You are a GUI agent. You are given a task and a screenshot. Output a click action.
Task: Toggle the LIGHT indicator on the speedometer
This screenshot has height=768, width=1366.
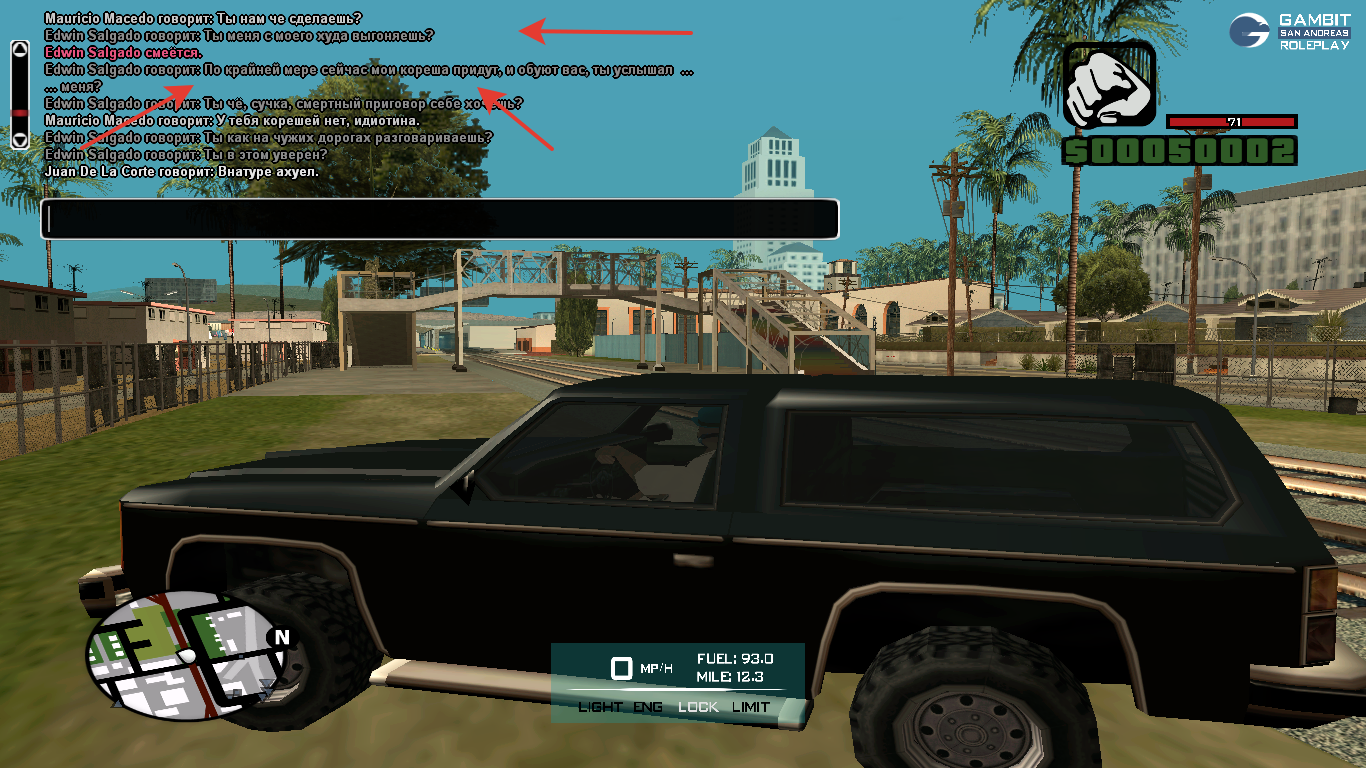click(x=600, y=707)
